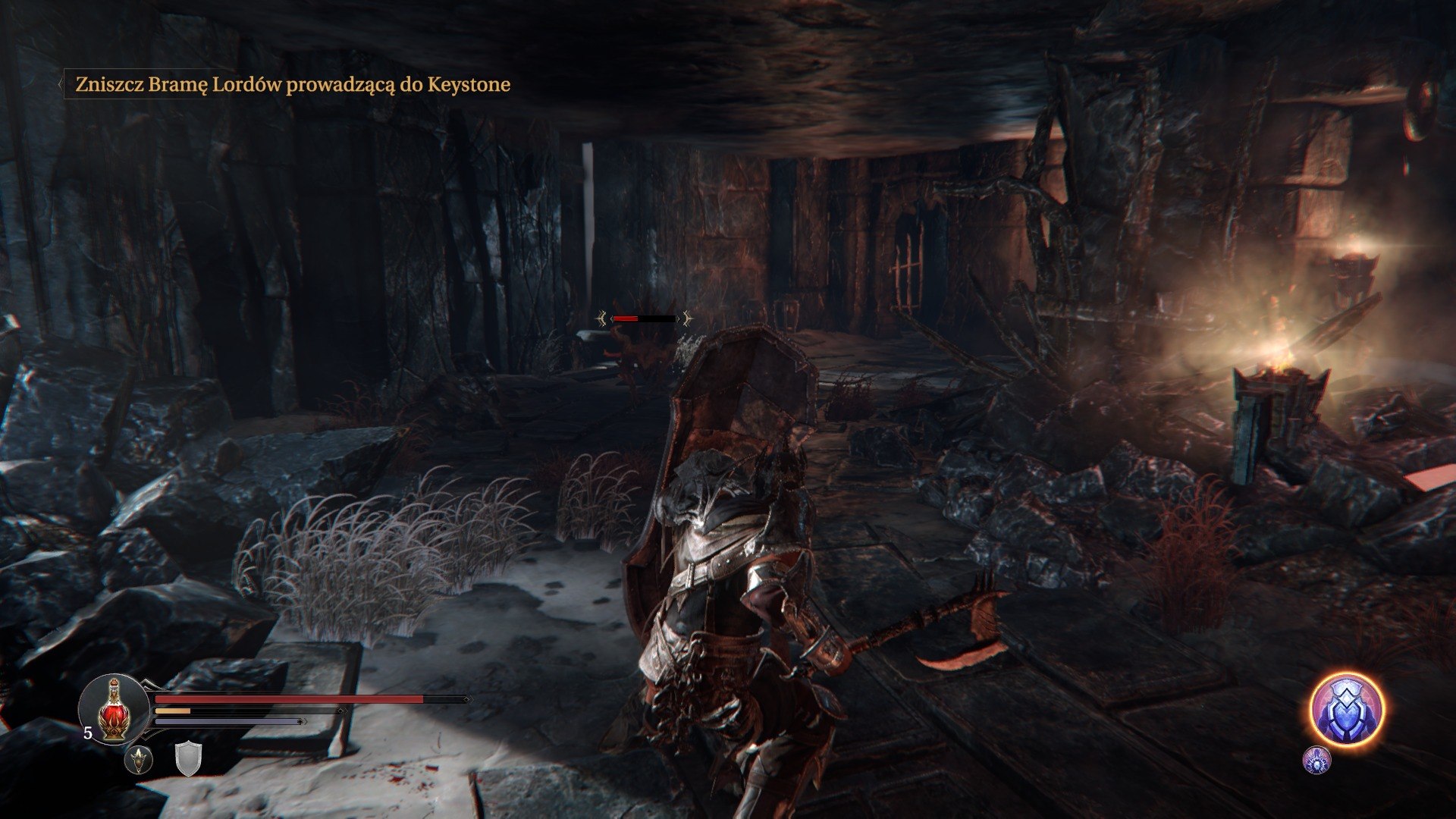Click the silver shield icon

coord(187,759)
